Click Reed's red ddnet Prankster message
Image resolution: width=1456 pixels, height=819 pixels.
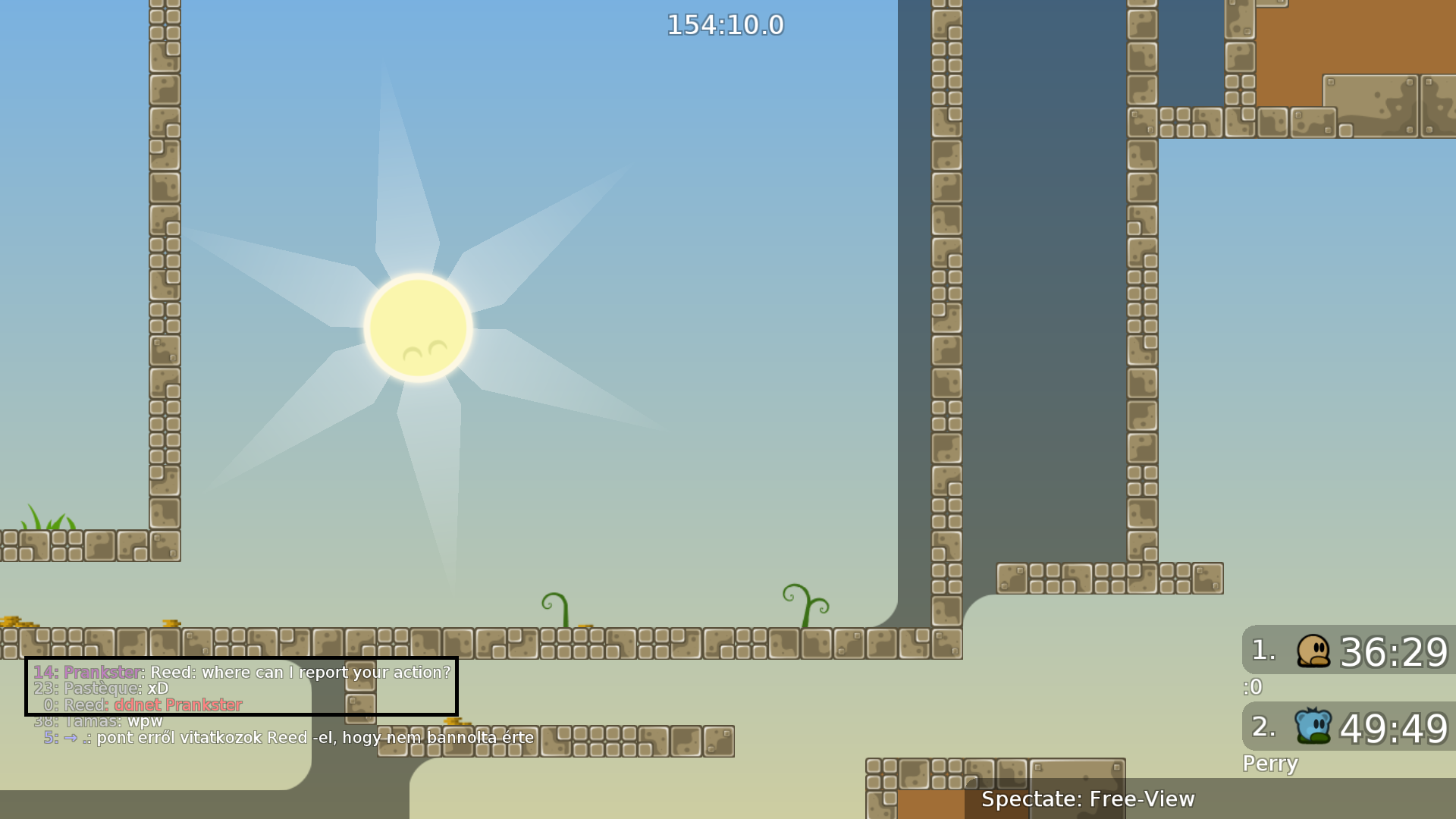179,704
